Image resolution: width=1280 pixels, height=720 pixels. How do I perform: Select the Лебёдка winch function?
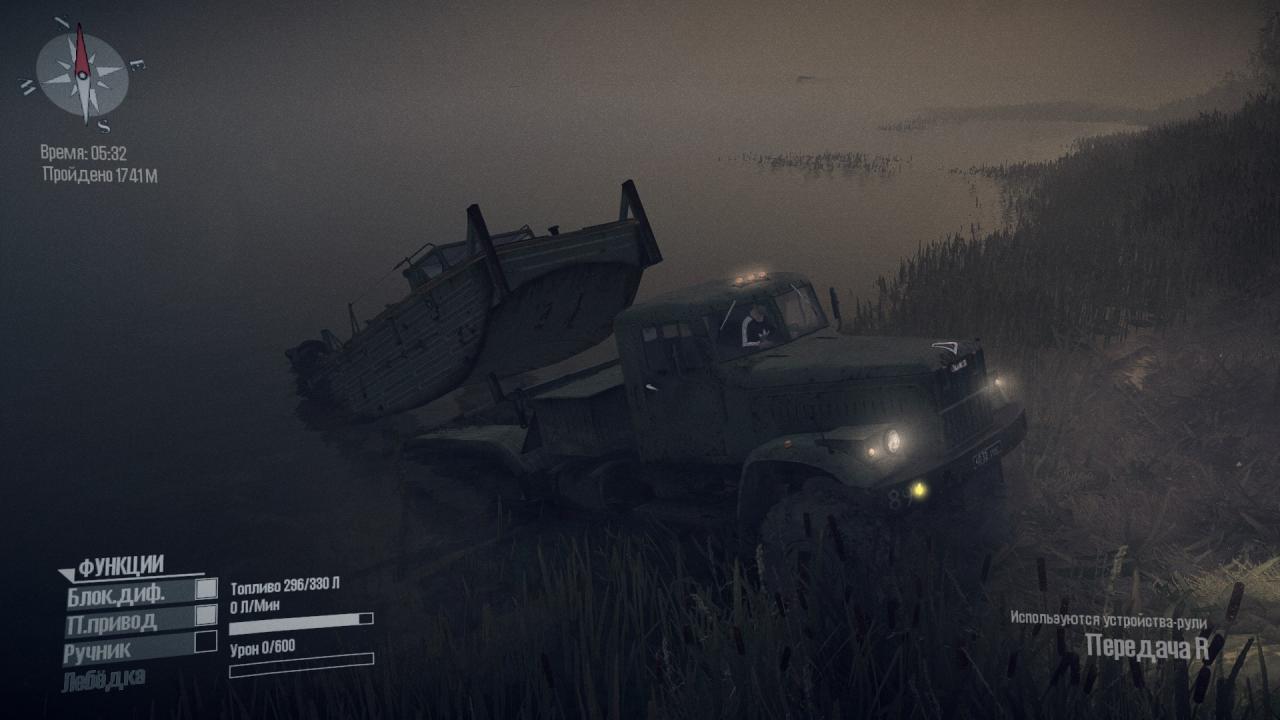click(x=104, y=678)
